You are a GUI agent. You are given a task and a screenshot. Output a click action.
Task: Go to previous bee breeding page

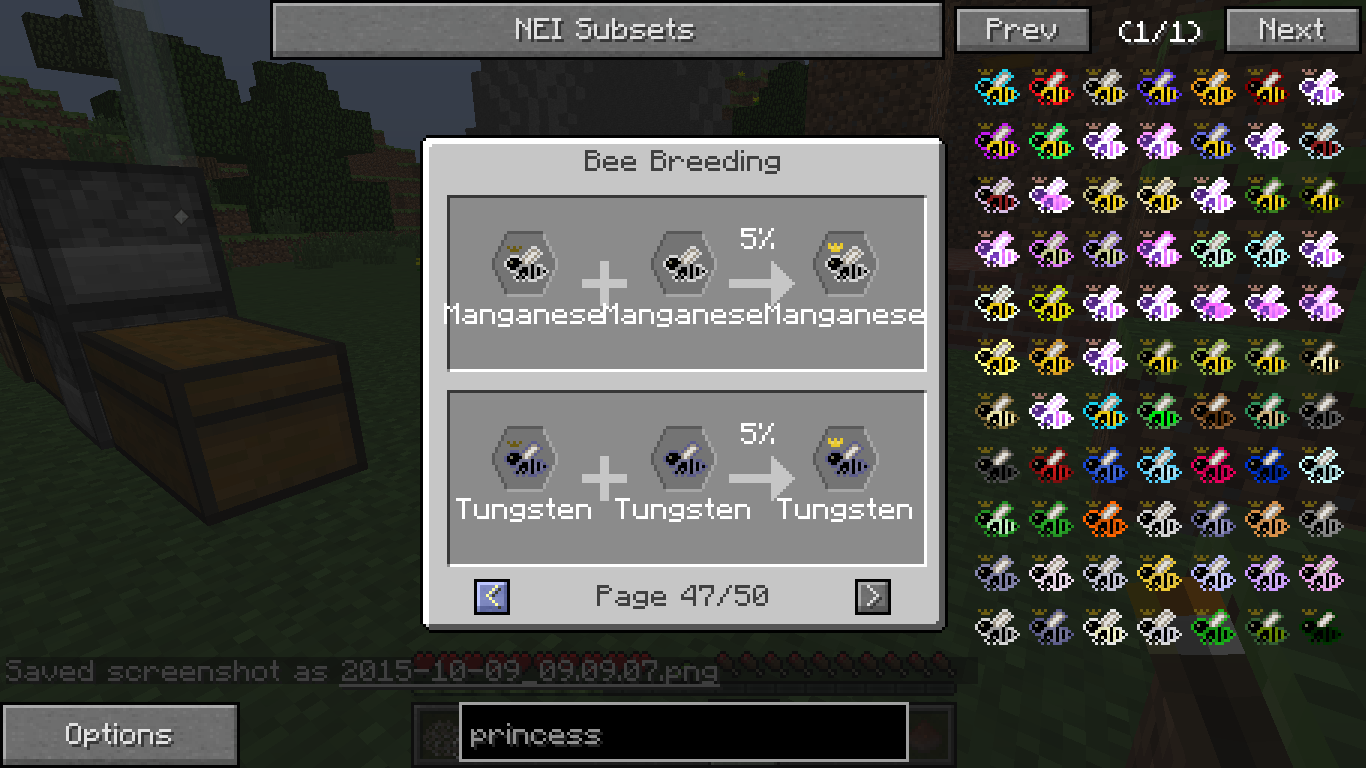(x=492, y=597)
